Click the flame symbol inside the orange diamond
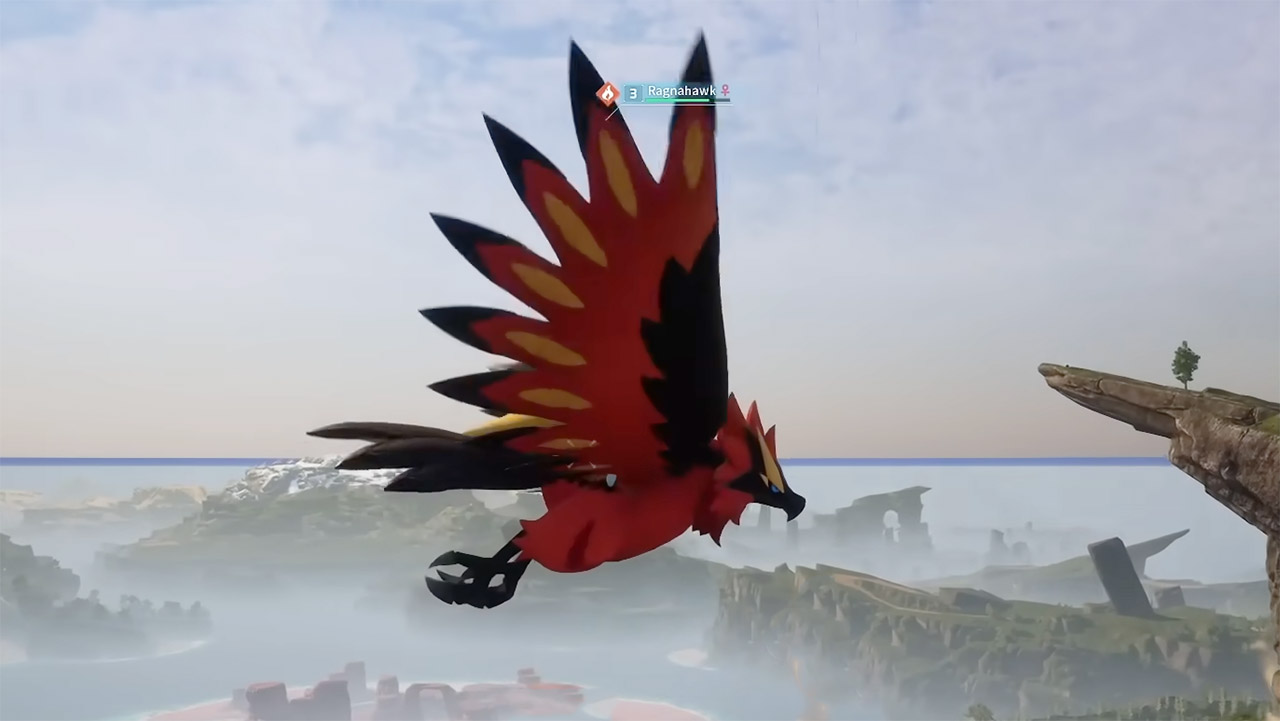The width and height of the screenshot is (1280, 721). tap(608, 92)
